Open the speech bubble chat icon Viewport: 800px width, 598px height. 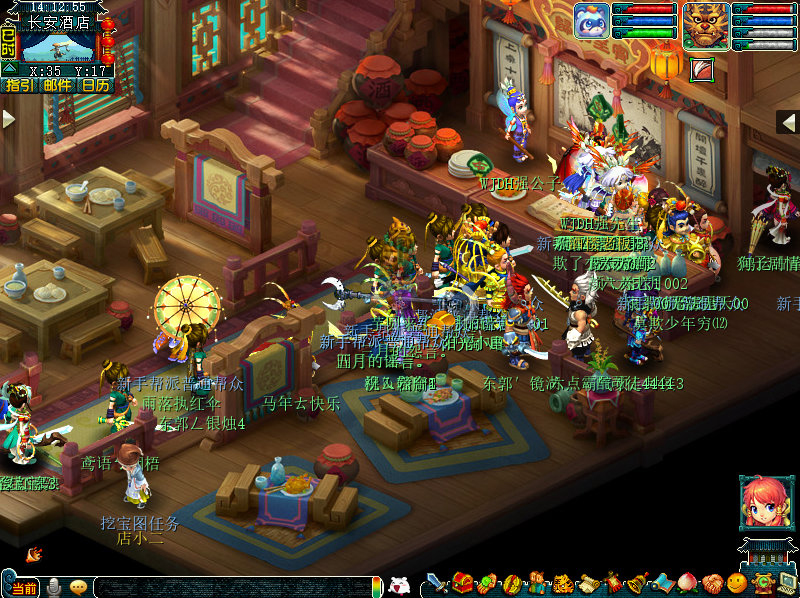pyautogui.click(x=78, y=587)
